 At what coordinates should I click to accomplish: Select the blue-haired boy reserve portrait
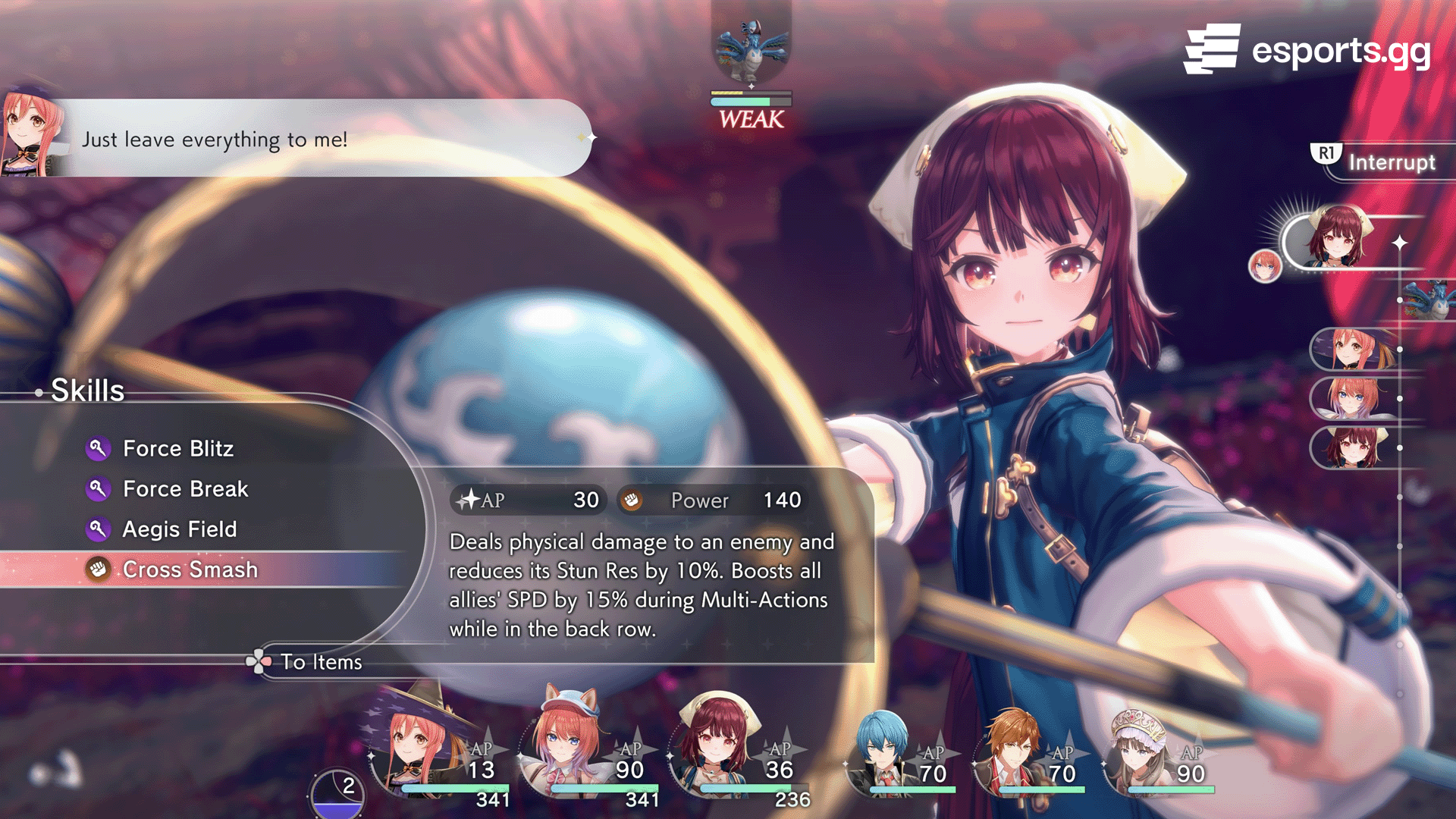tap(883, 751)
